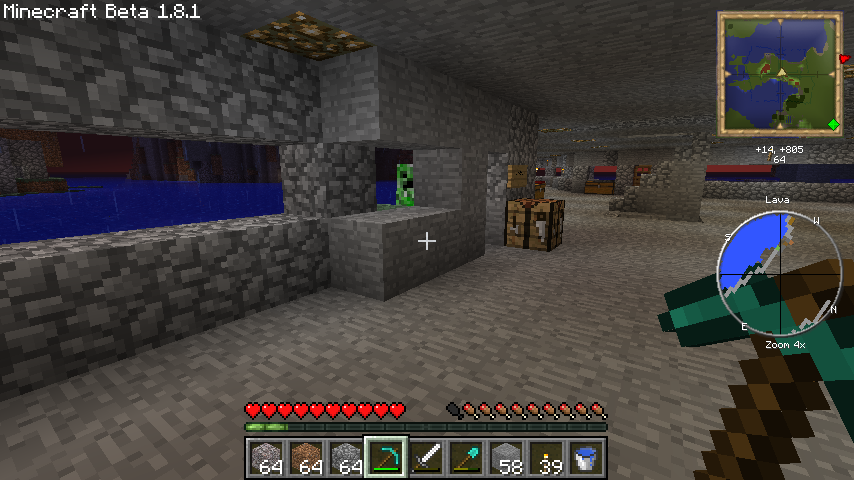Open the square overworld minimap
This screenshot has height=480, width=854.
coord(780,73)
